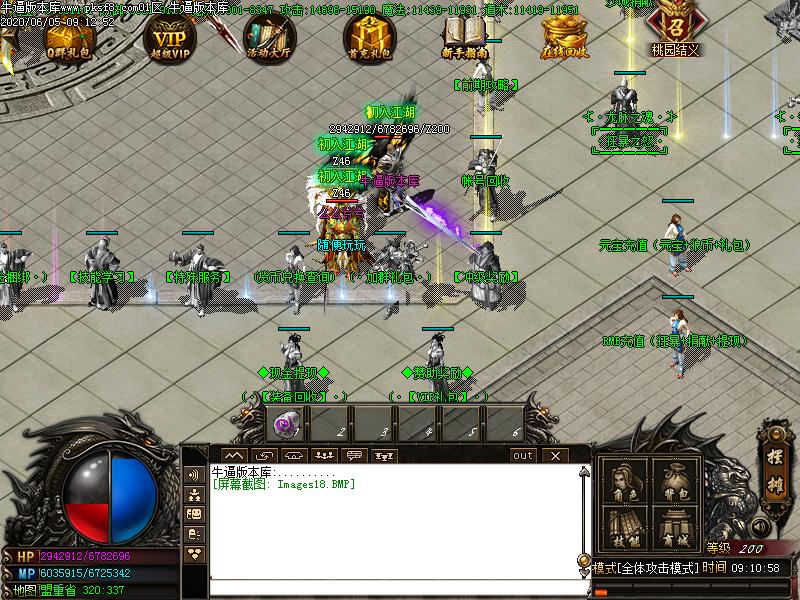Switch the 全体攻击模式 attack mode
Image resolution: width=800 pixels, height=600 pixels.
pyautogui.click(x=645, y=567)
